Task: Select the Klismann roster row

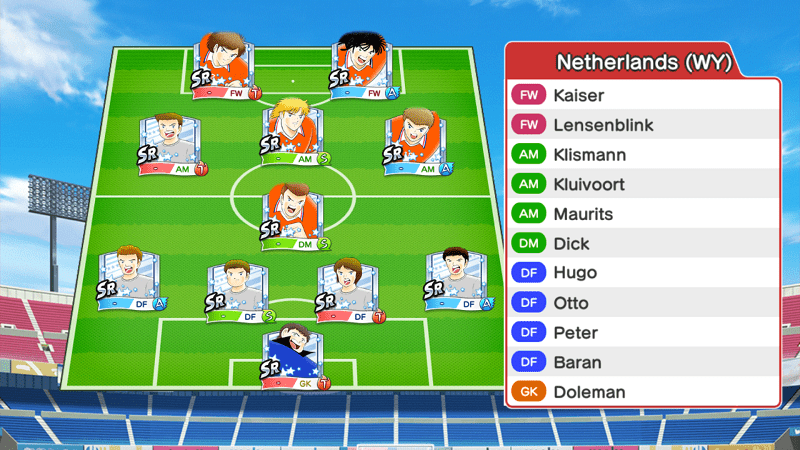Action: [642, 155]
